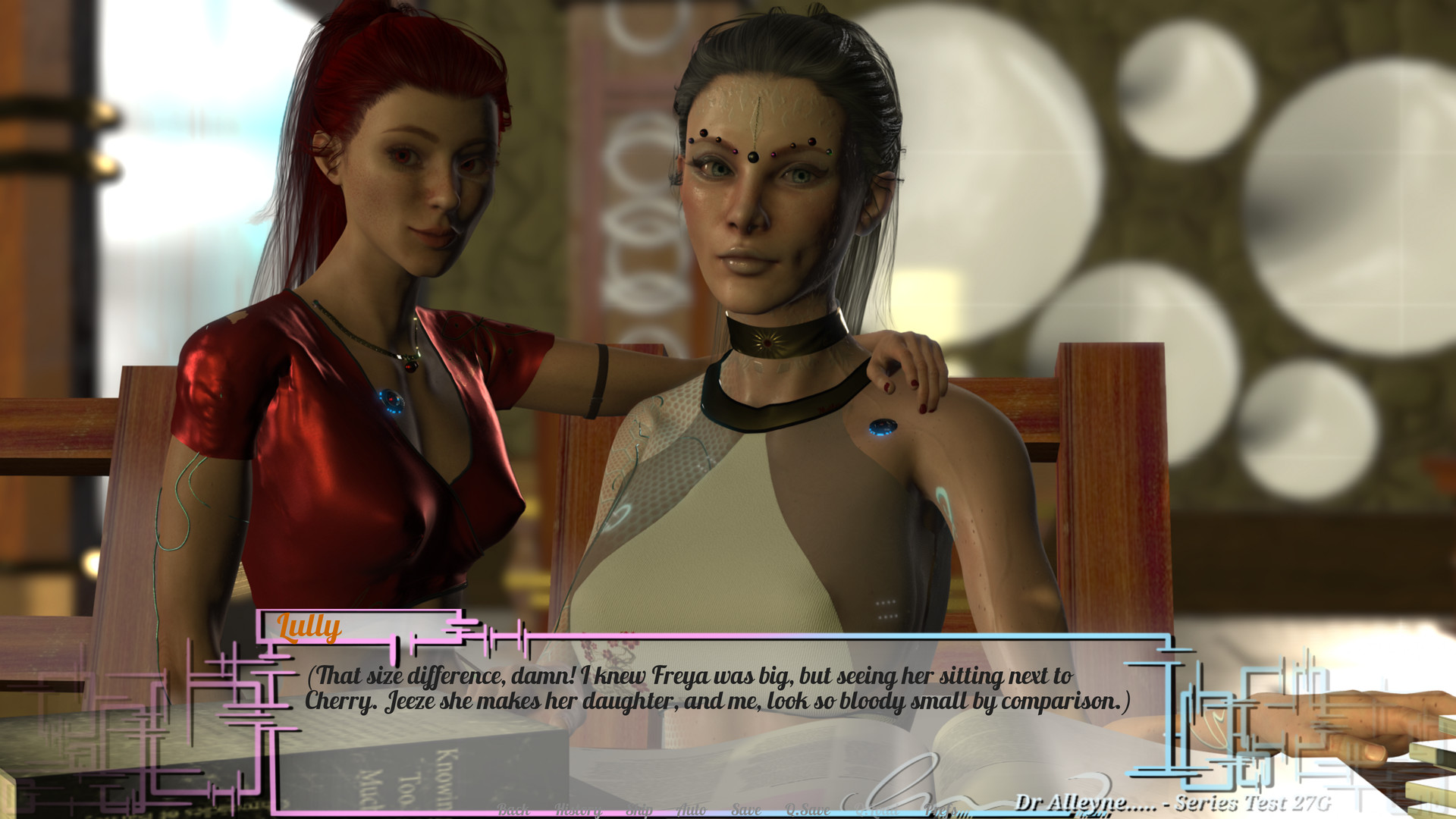Open the Prefs settings screen
This screenshot has height=819, width=1456.
click(942, 810)
